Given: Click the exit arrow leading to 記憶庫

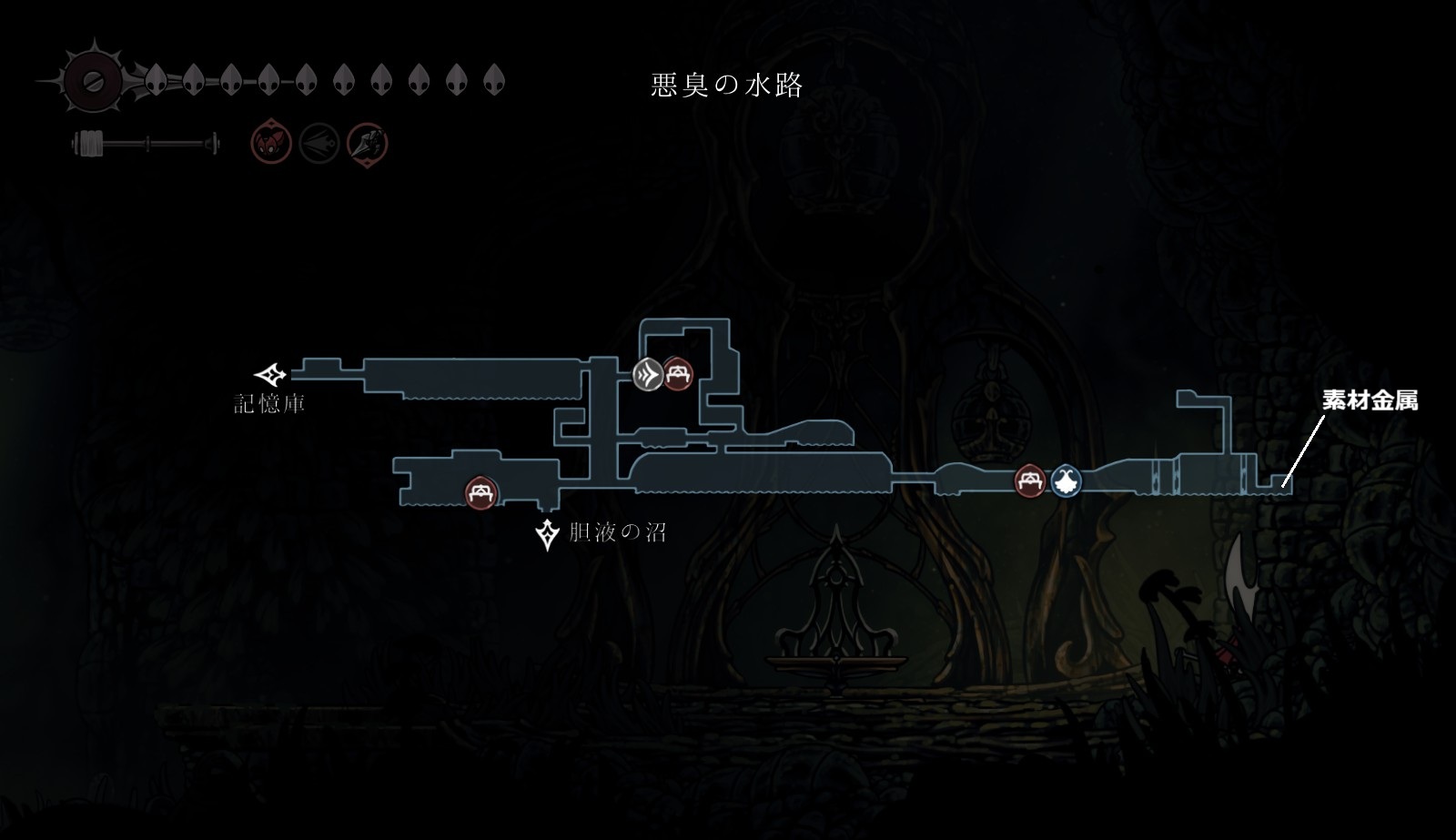Looking at the screenshot, I should [270, 374].
